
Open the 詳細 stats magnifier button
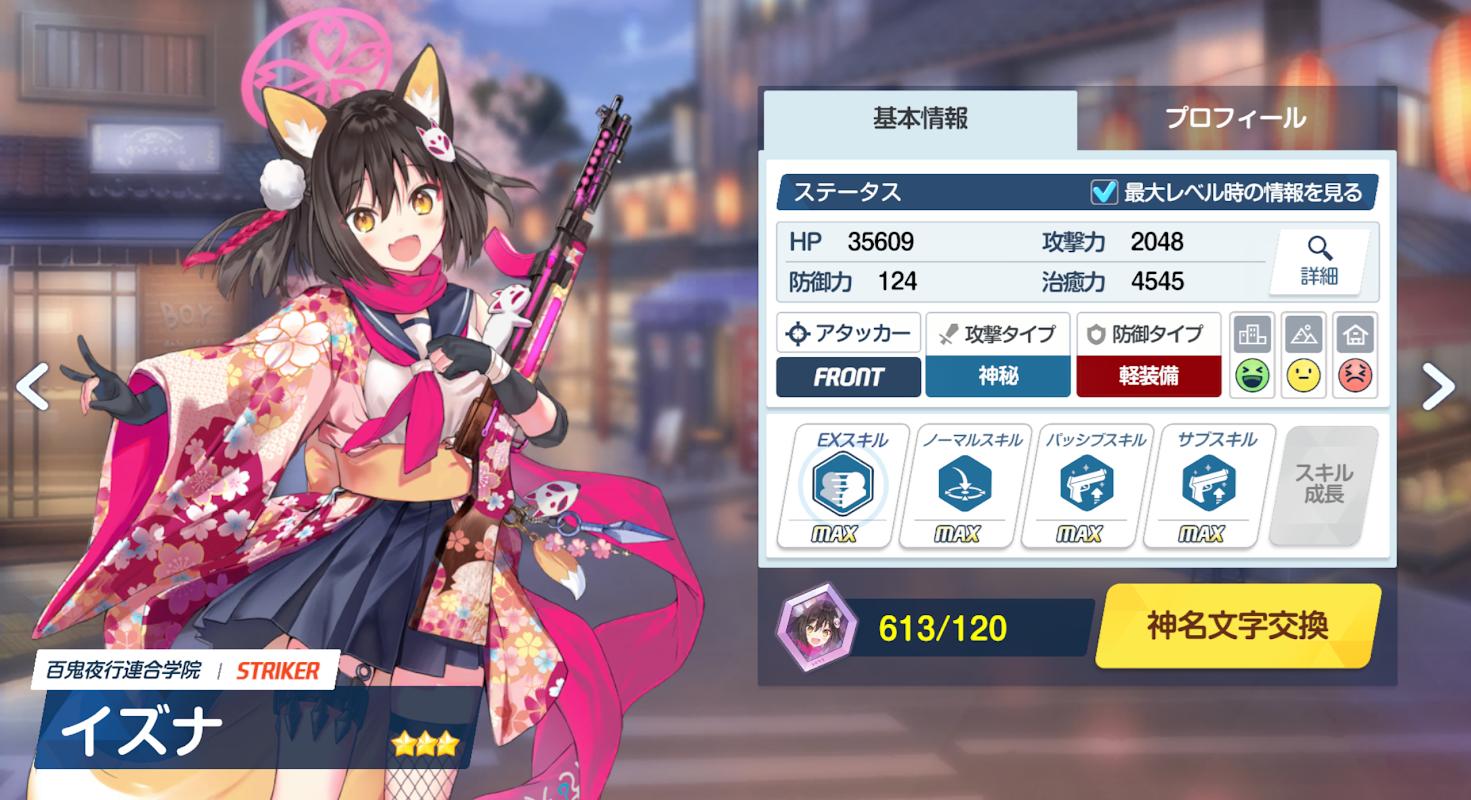[1319, 262]
